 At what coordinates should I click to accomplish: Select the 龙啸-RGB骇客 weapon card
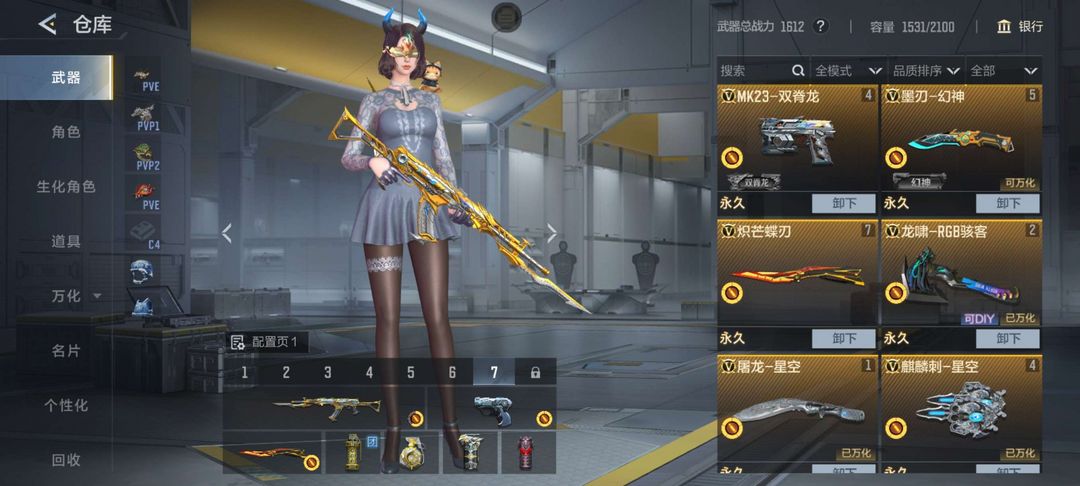click(961, 273)
